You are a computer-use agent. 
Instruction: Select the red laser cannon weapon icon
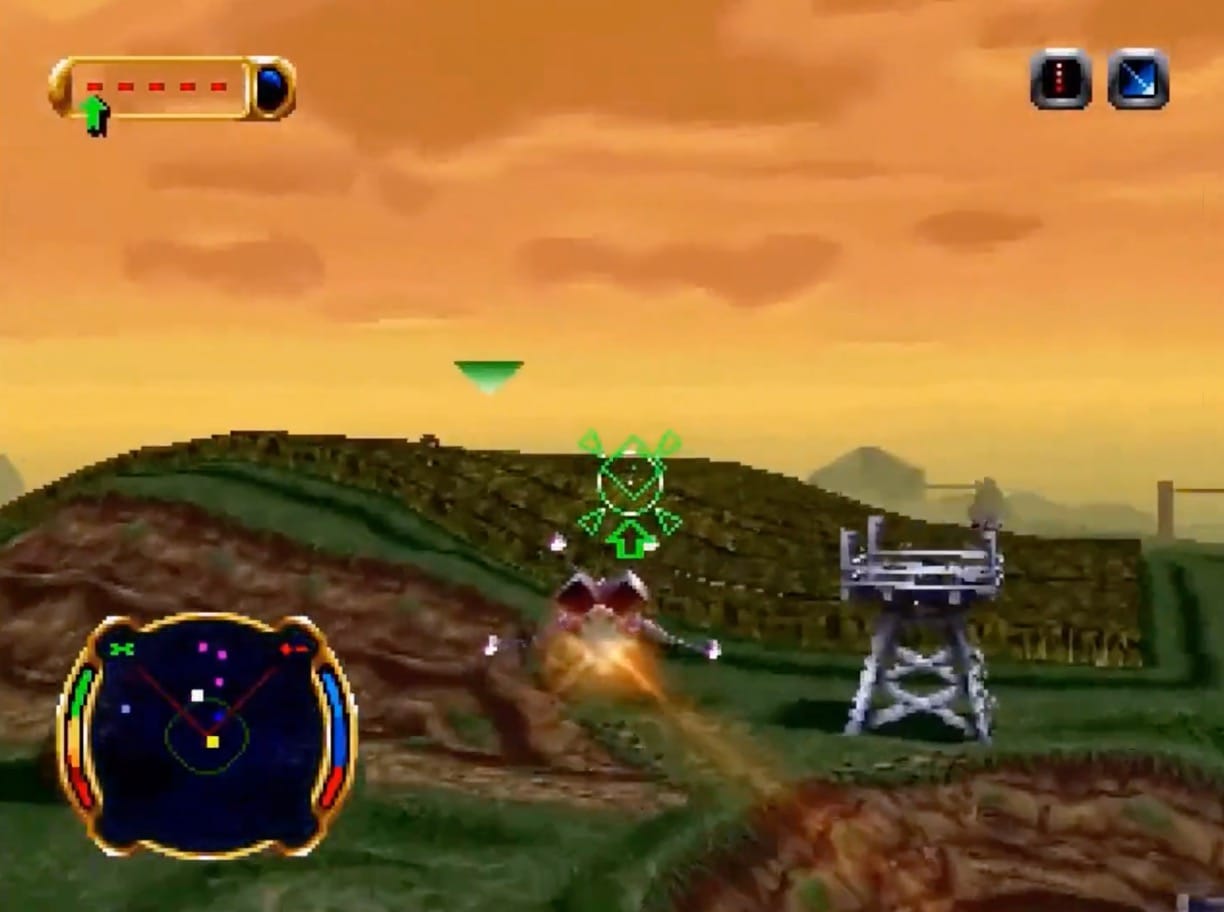click(x=1060, y=79)
